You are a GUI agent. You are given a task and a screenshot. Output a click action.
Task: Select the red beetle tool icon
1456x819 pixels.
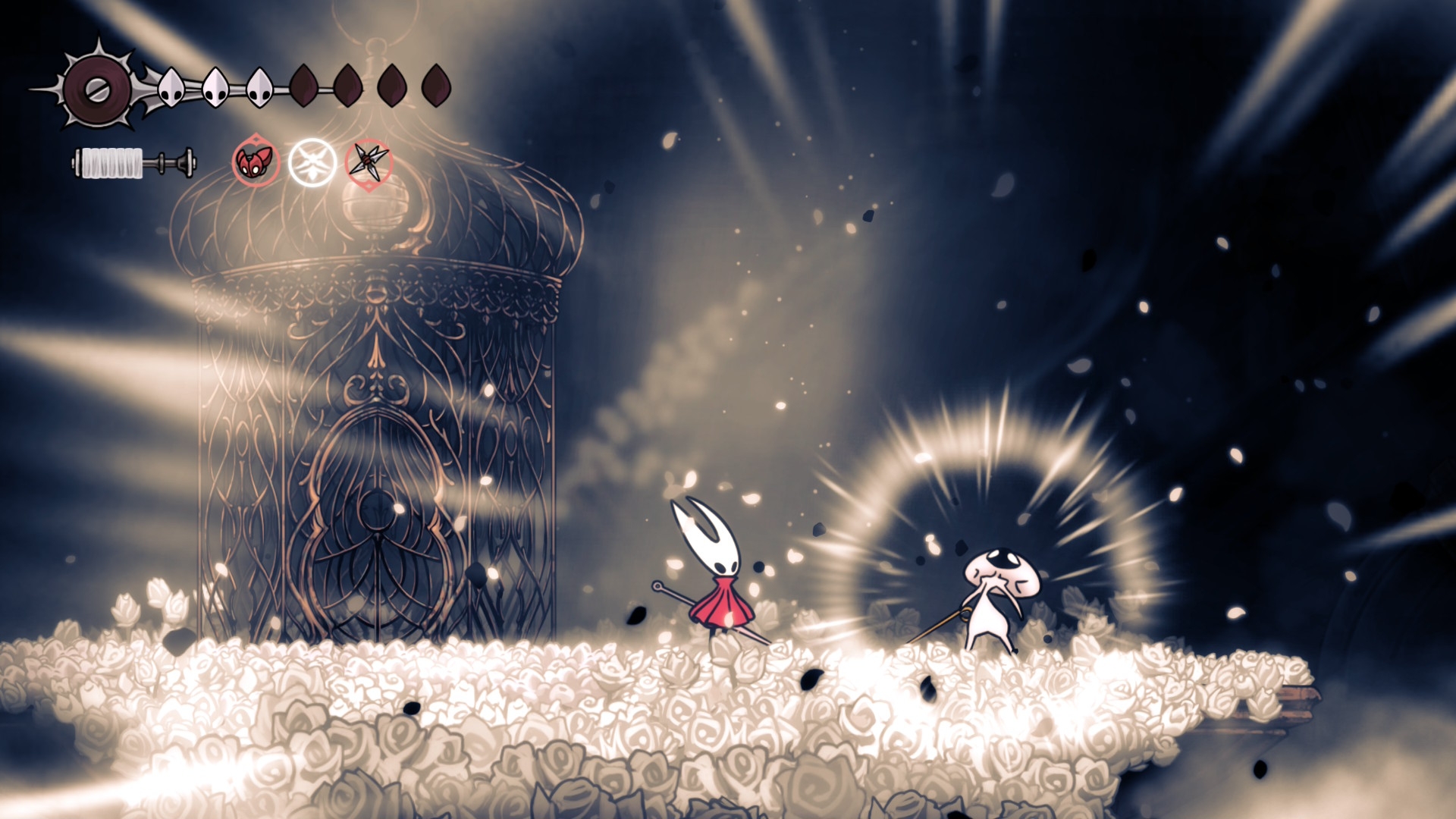(x=256, y=162)
